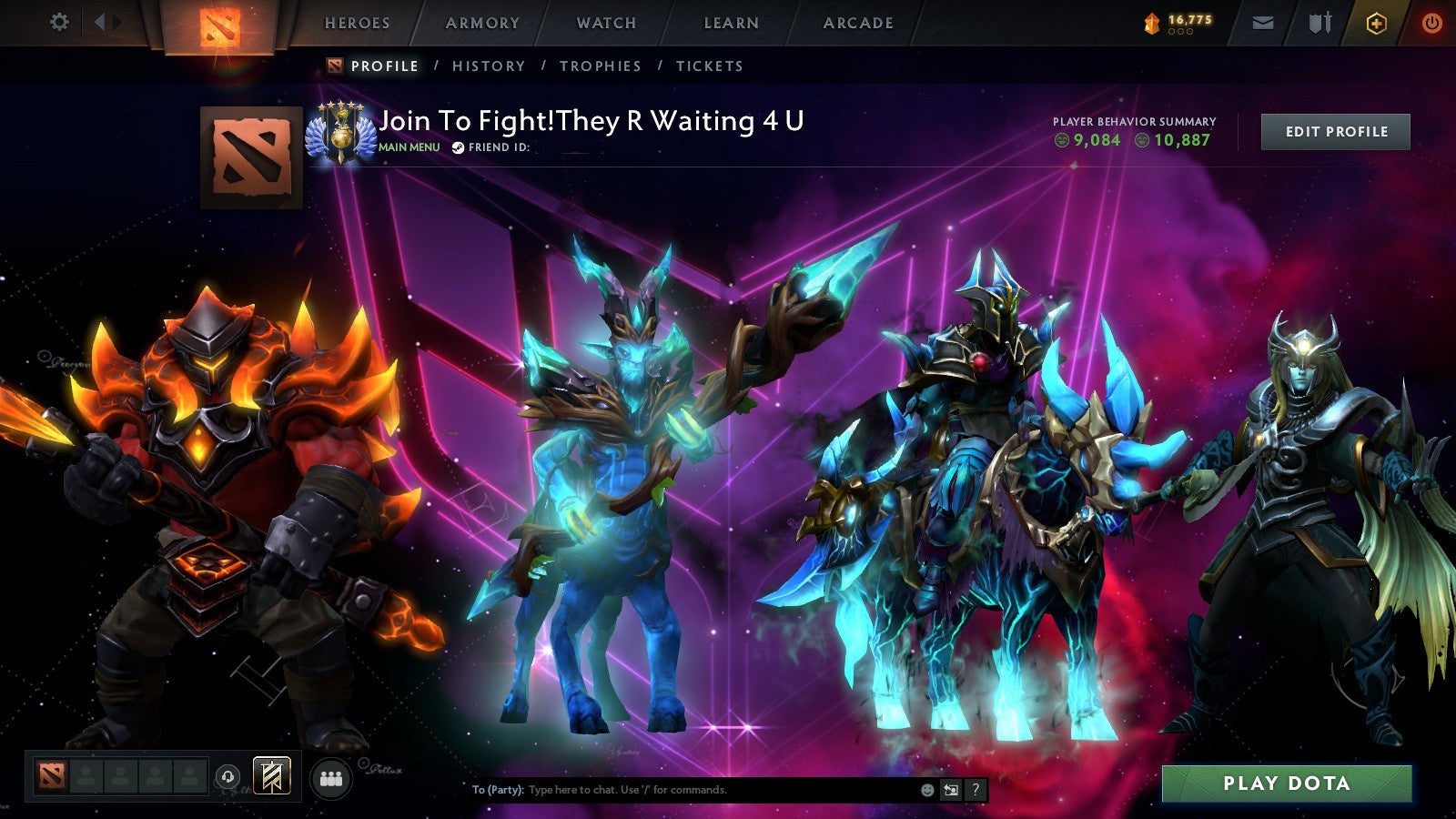Screen dimensions: 1456x819
Task: Toggle voice chat headset icon
Action: click(227, 776)
